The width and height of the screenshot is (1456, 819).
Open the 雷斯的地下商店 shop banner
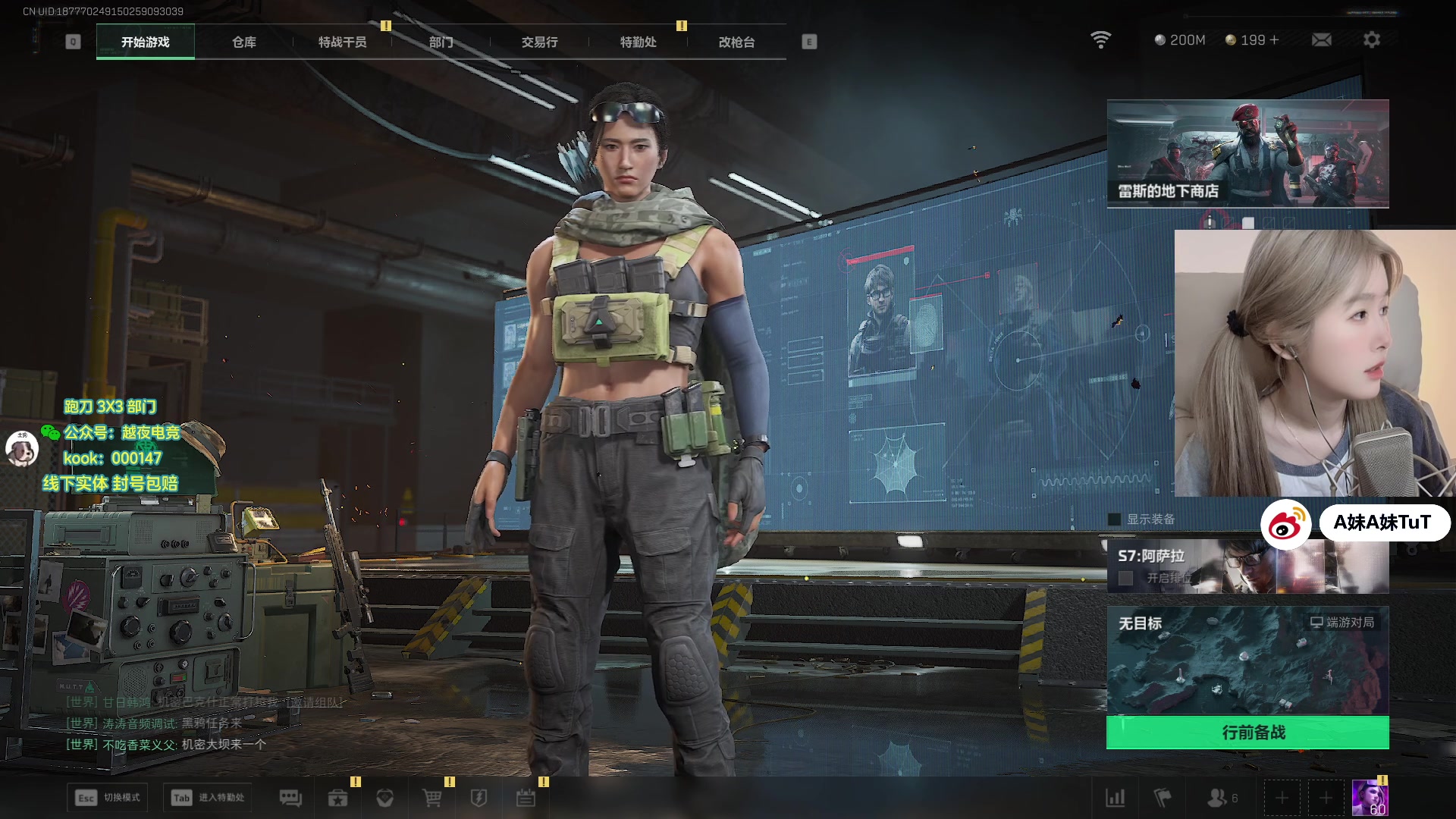tap(1247, 154)
